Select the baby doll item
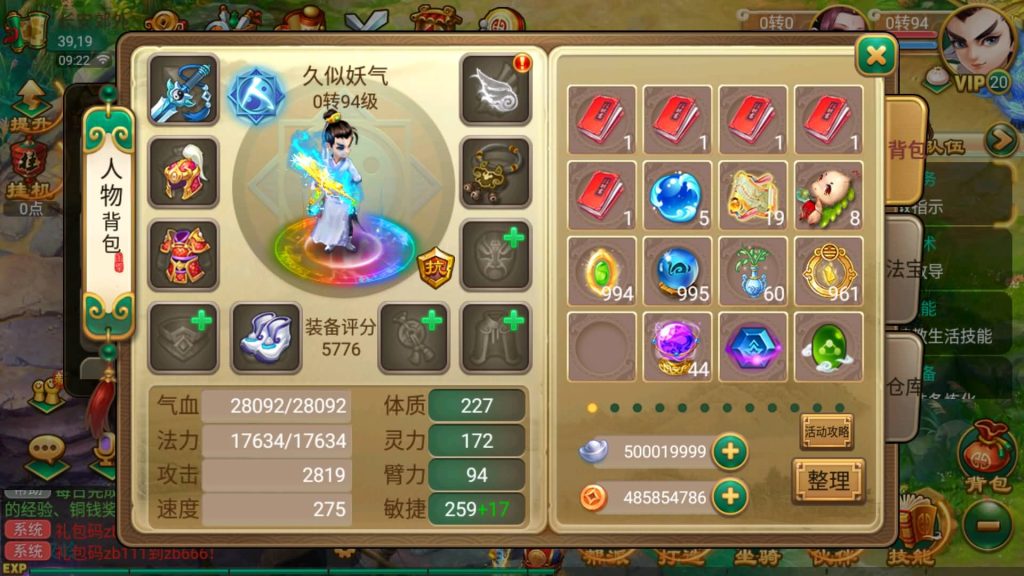 [x=828, y=195]
